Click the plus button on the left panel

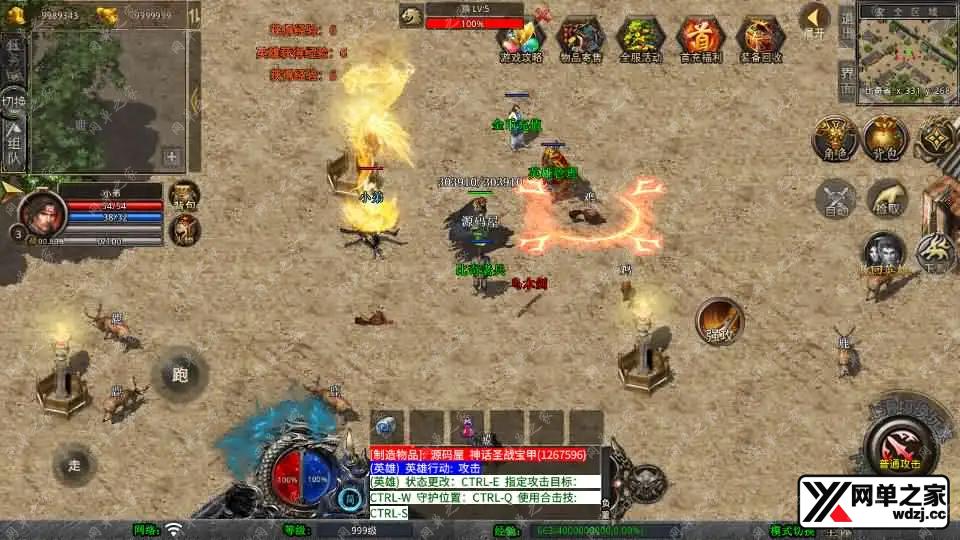tap(172, 157)
